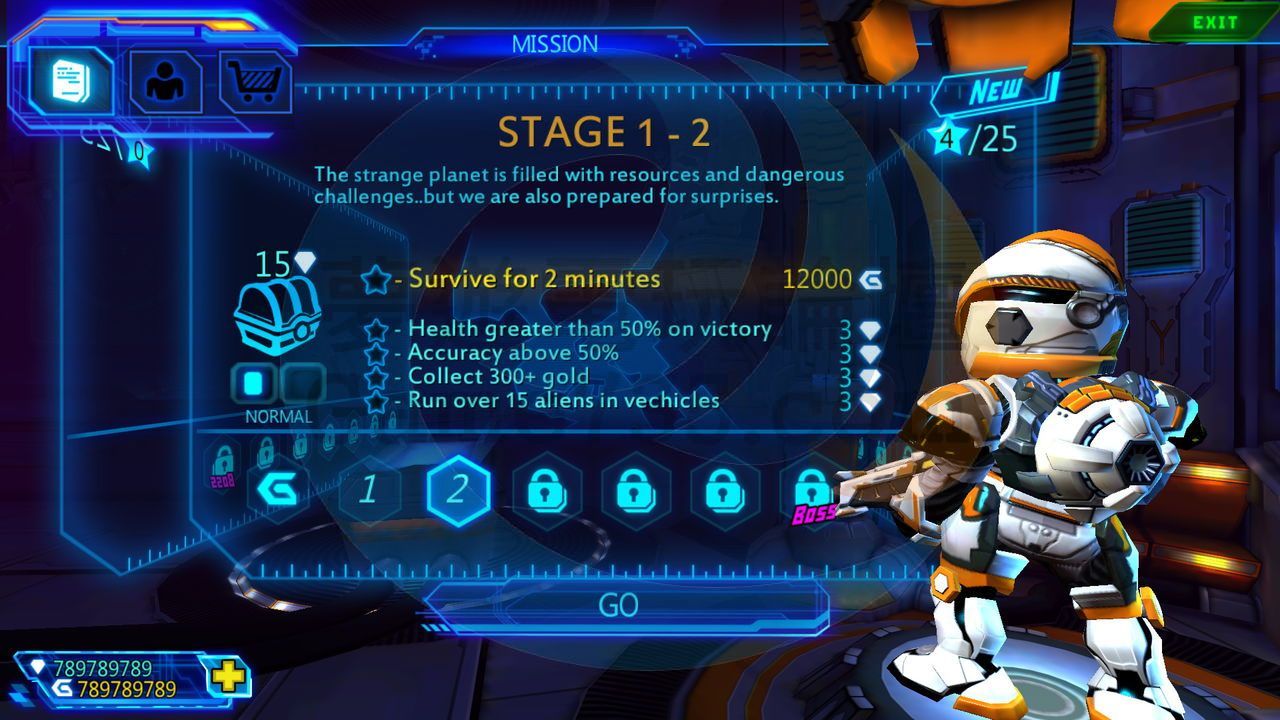The image size is (1280, 720).
Task: Open the treasure chest reward
Action: pyautogui.click(x=277, y=313)
